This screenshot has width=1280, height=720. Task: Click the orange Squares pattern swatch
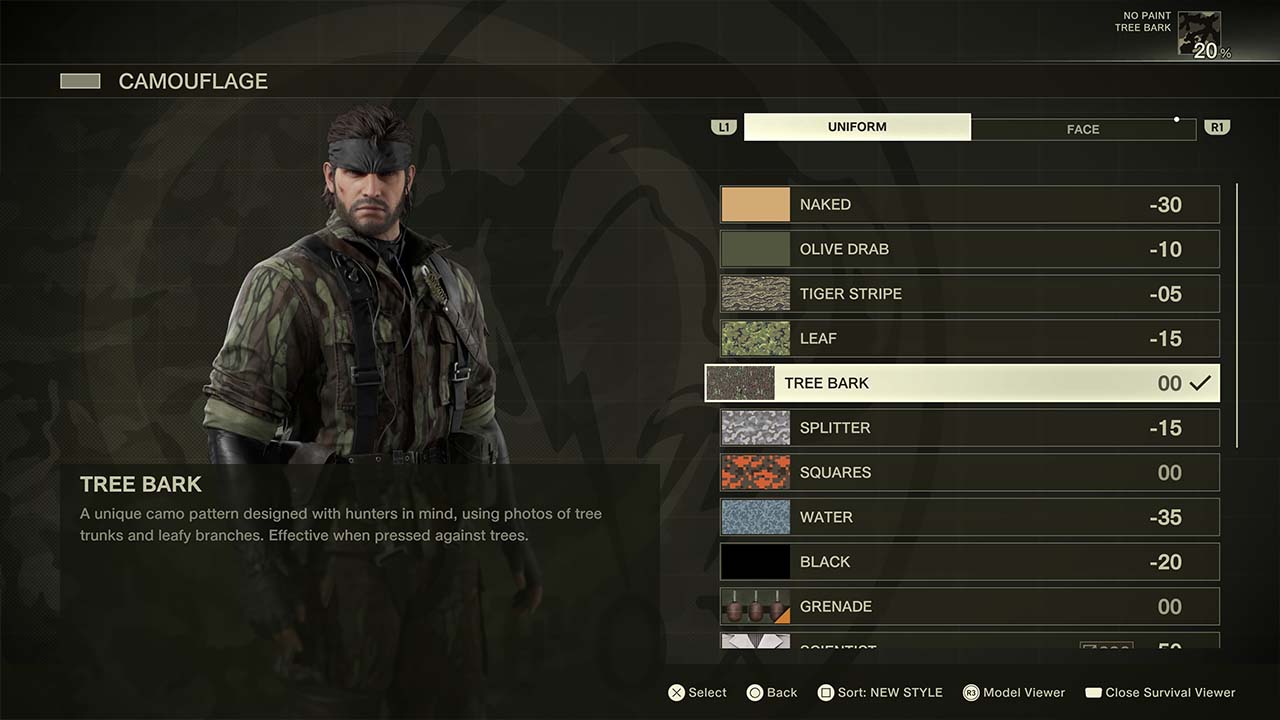755,472
